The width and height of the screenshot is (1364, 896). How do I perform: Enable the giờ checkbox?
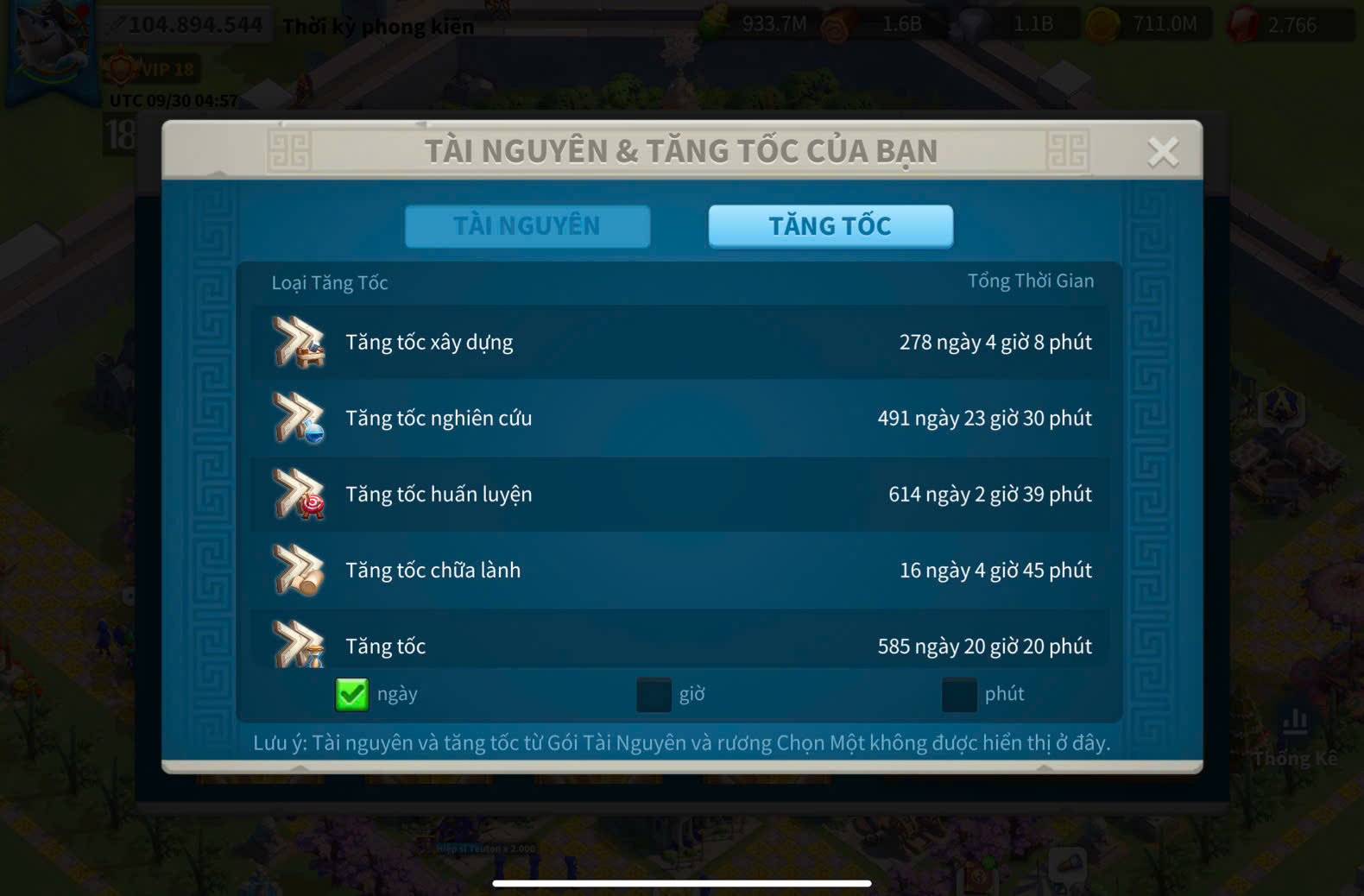[654, 694]
